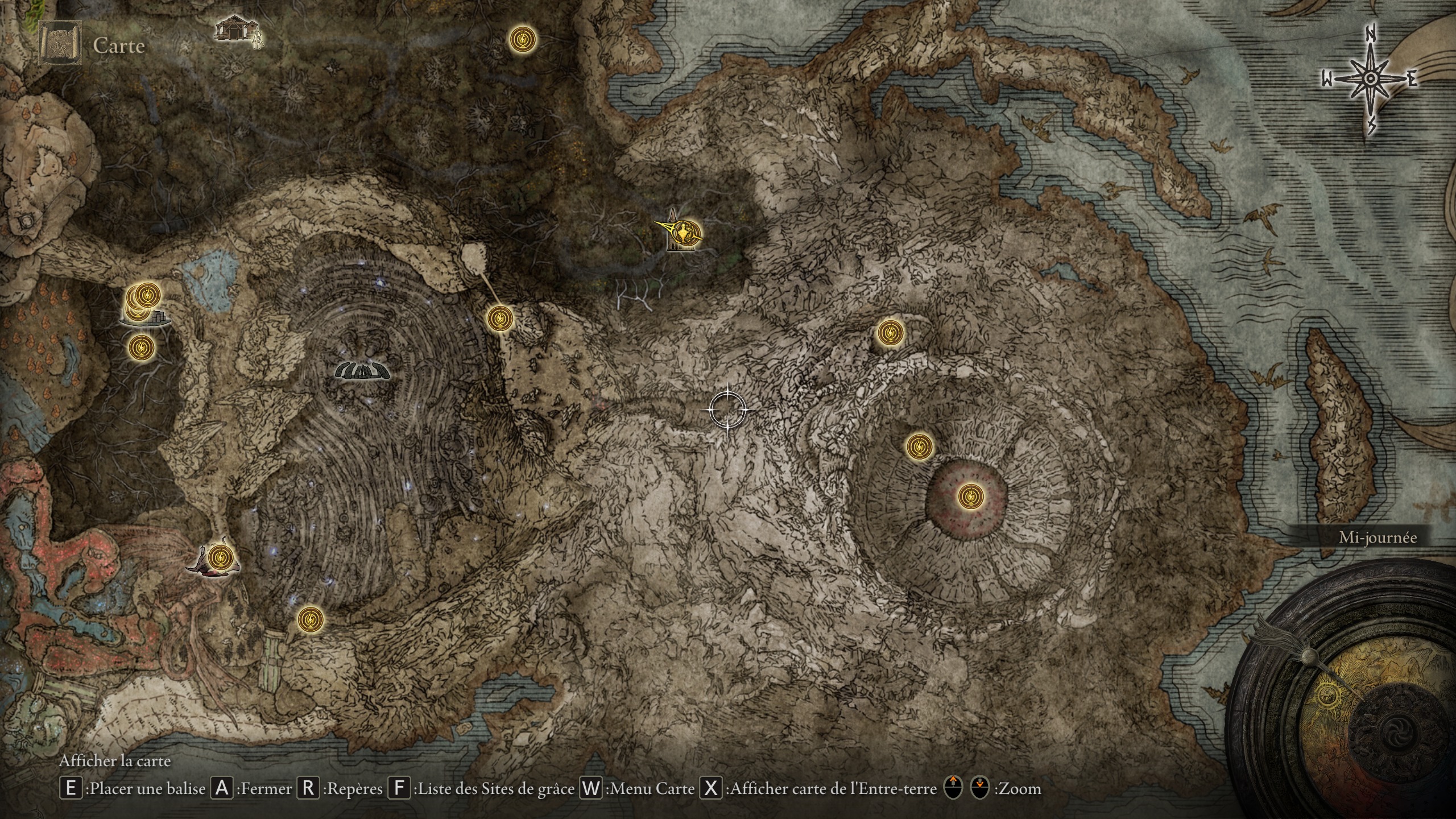The height and width of the screenshot is (819, 1456).
Task: Select the grace marker inside the red crater
Action: [x=968, y=497]
